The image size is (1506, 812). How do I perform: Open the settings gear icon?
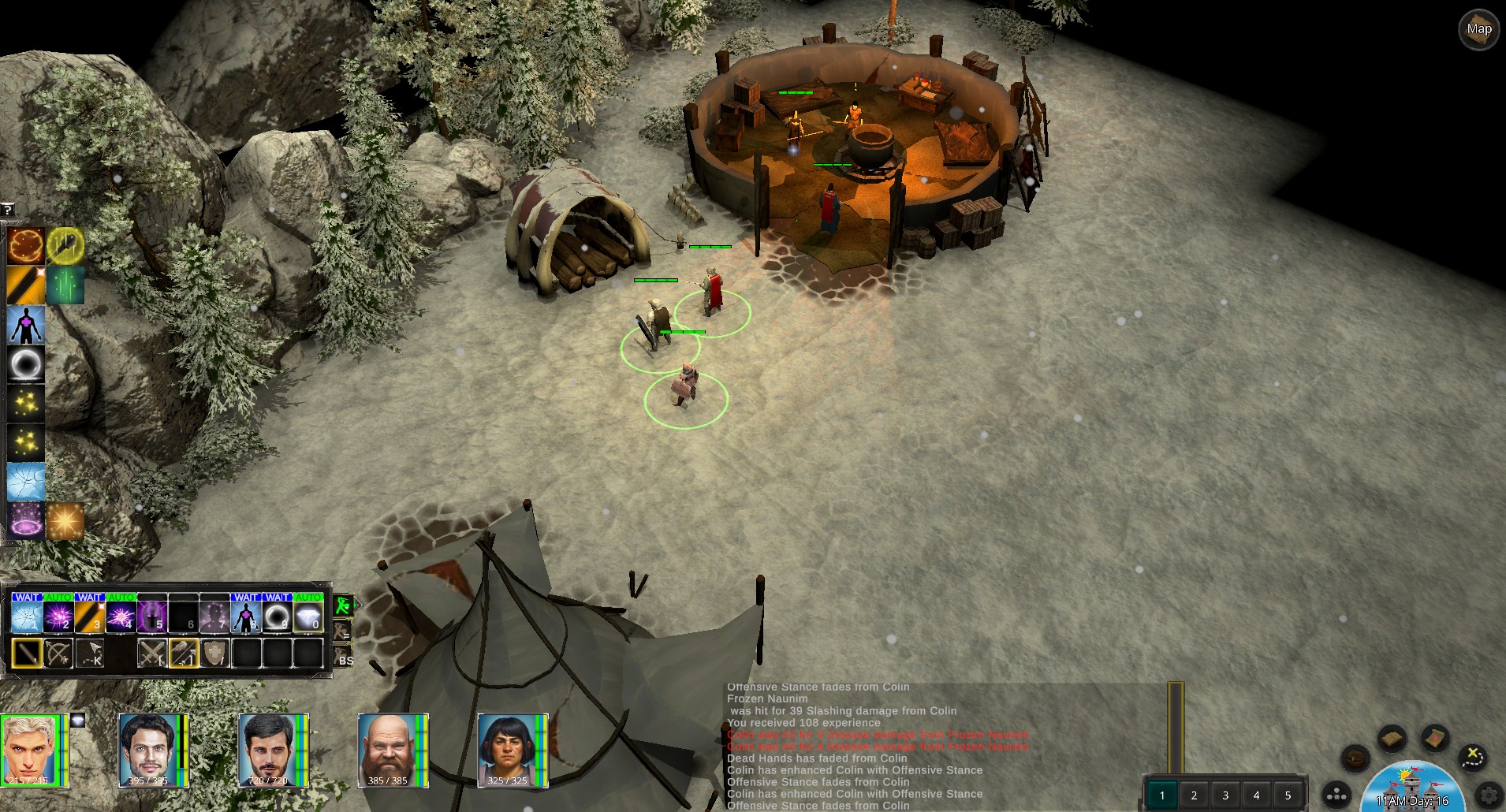[1489, 795]
